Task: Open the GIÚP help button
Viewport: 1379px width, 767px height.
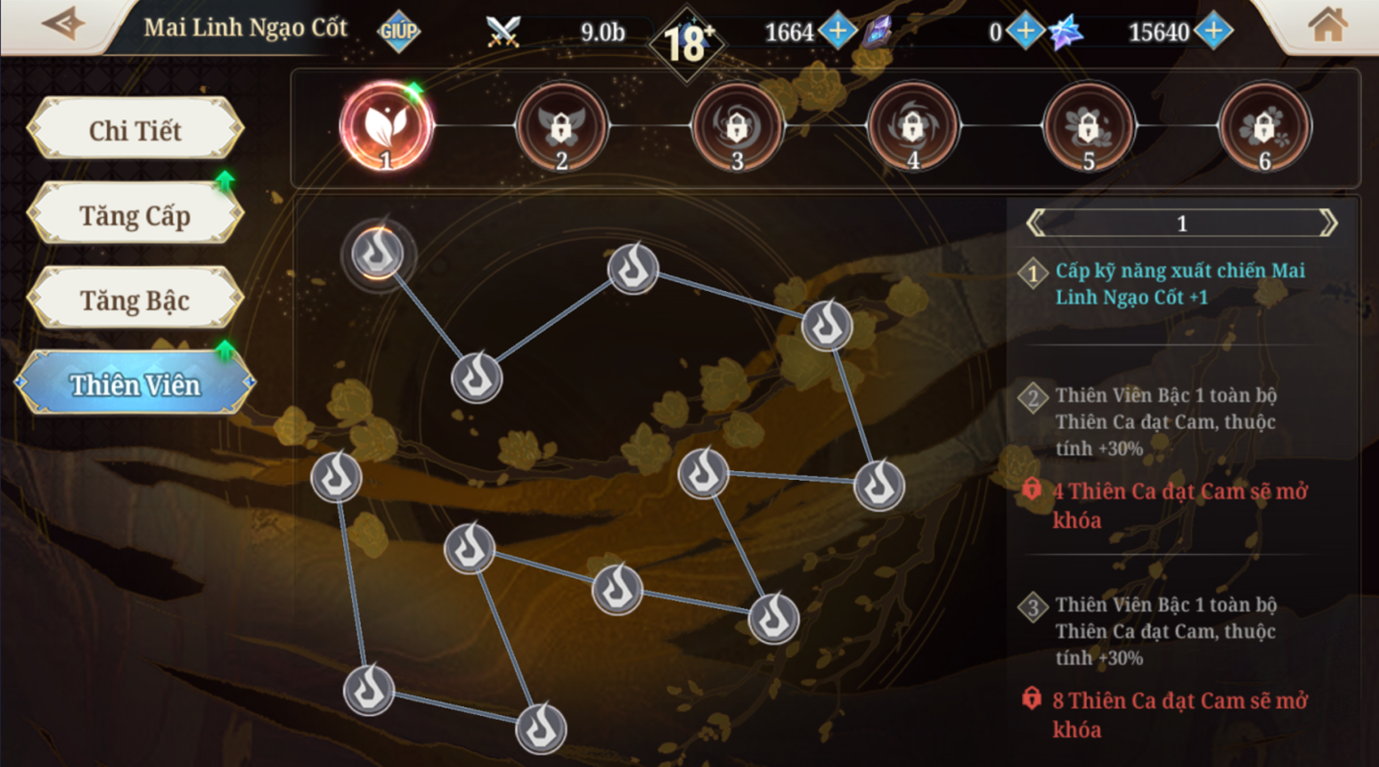Action: (398, 32)
